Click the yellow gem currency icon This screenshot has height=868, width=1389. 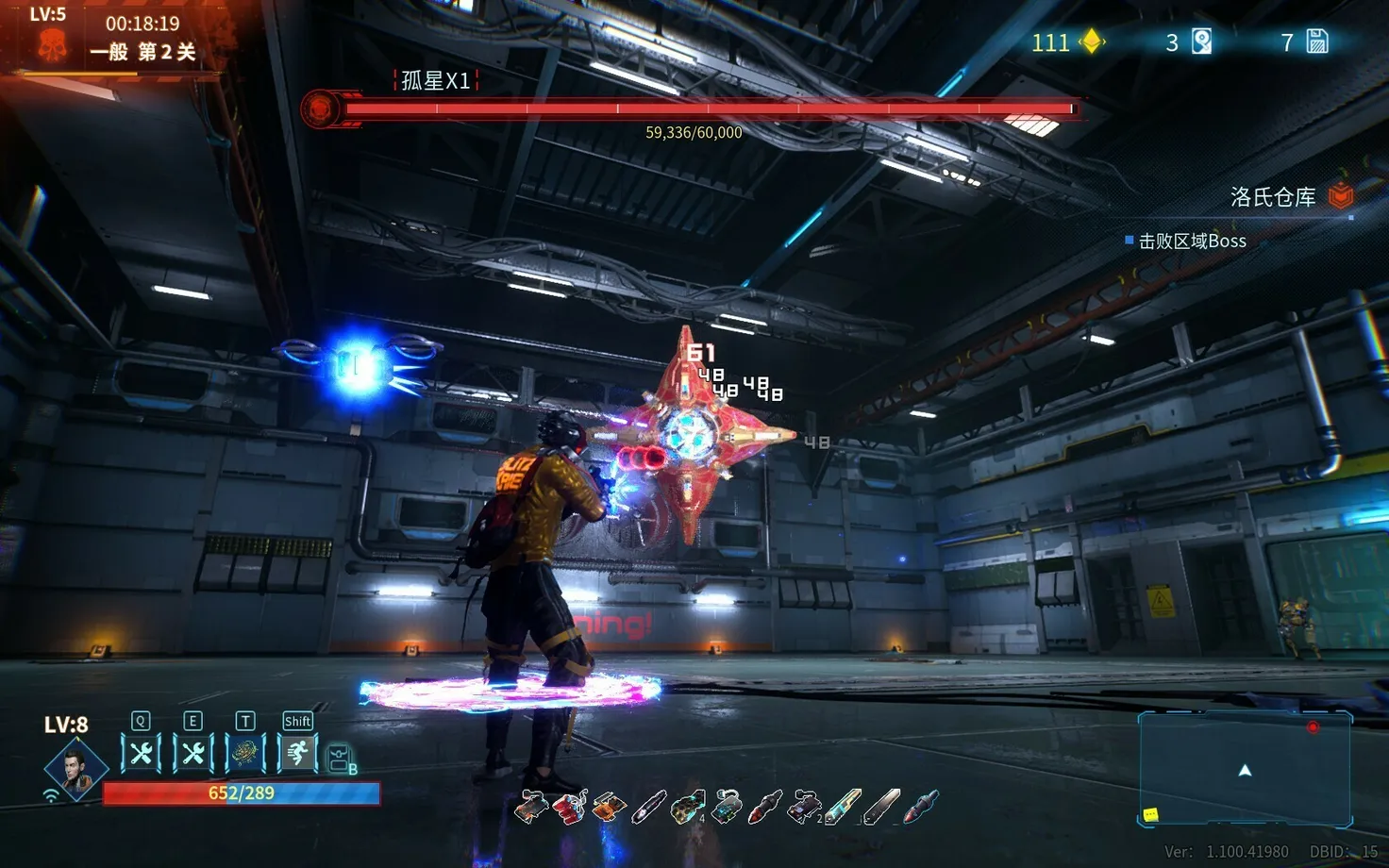pos(1093,42)
